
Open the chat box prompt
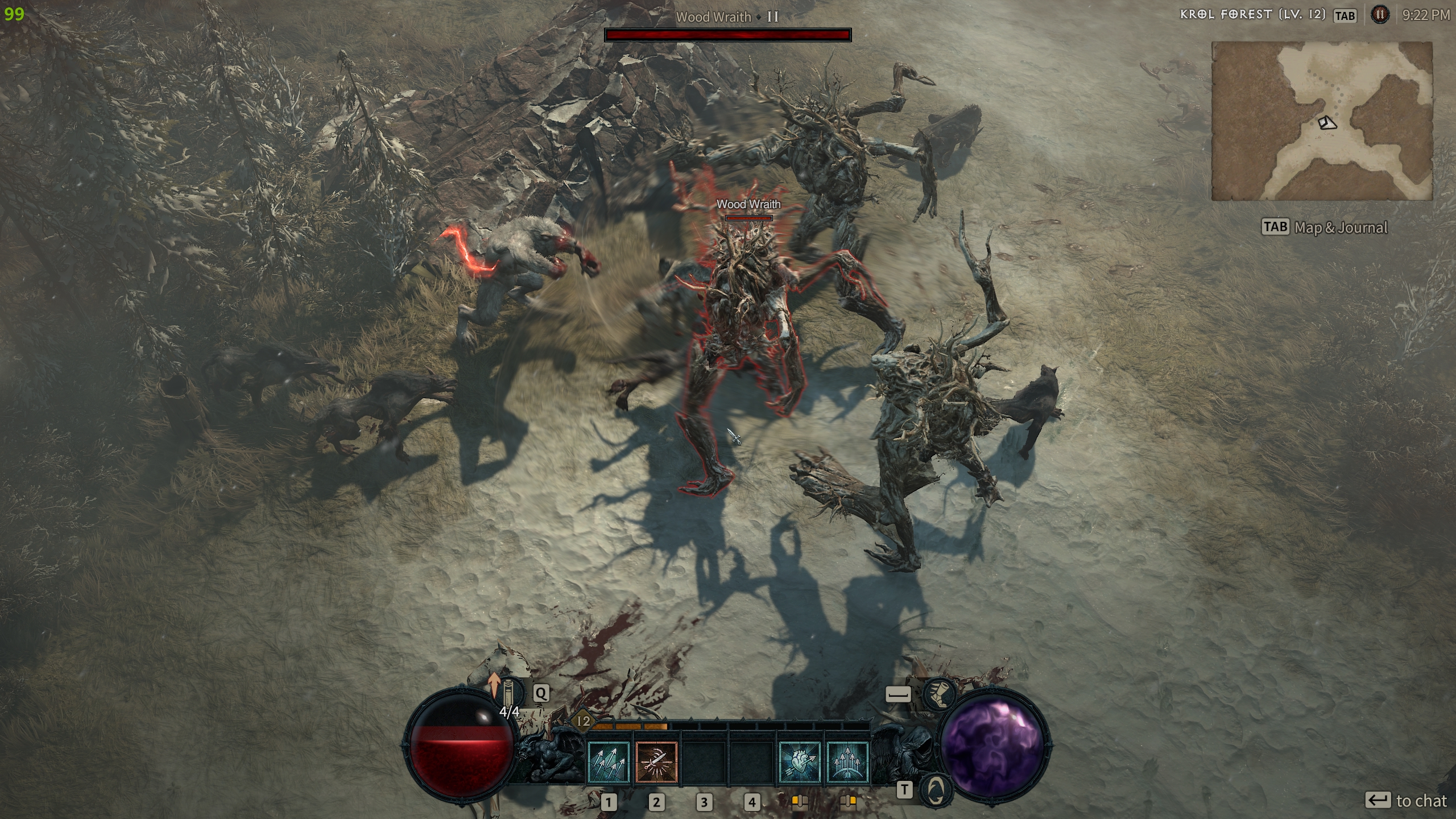[1406, 801]
